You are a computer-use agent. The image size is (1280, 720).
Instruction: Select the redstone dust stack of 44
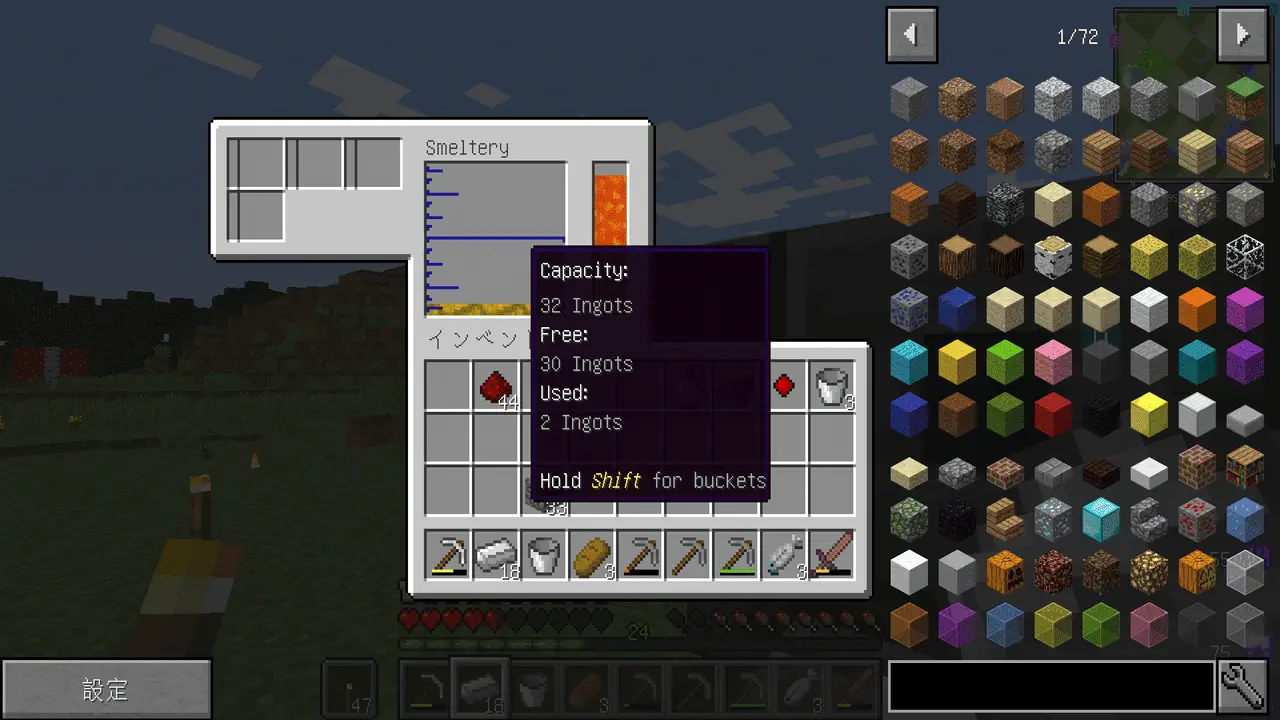[x=496, y=386]
